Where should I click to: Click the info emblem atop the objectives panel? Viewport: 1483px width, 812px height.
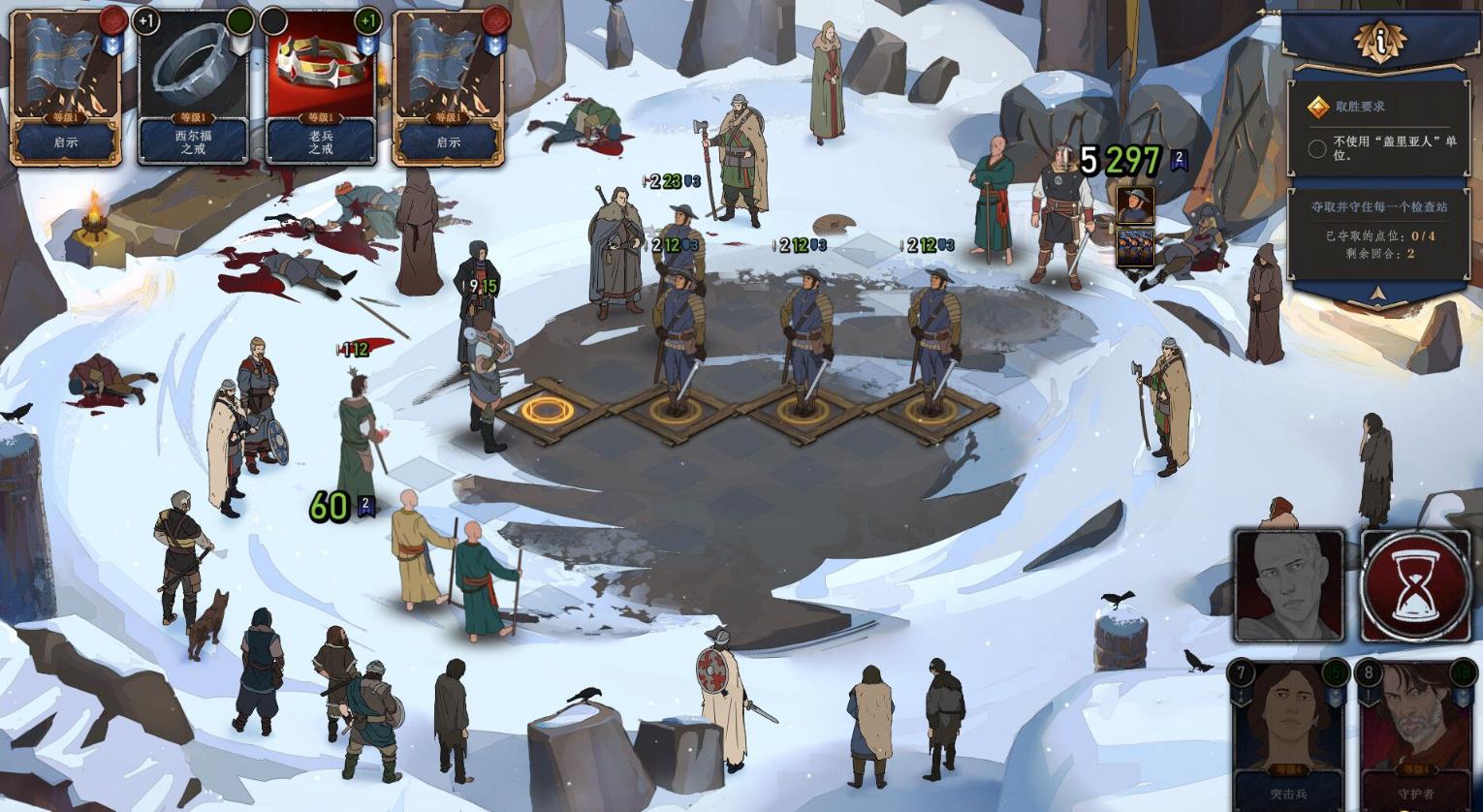click(1379, 41)
